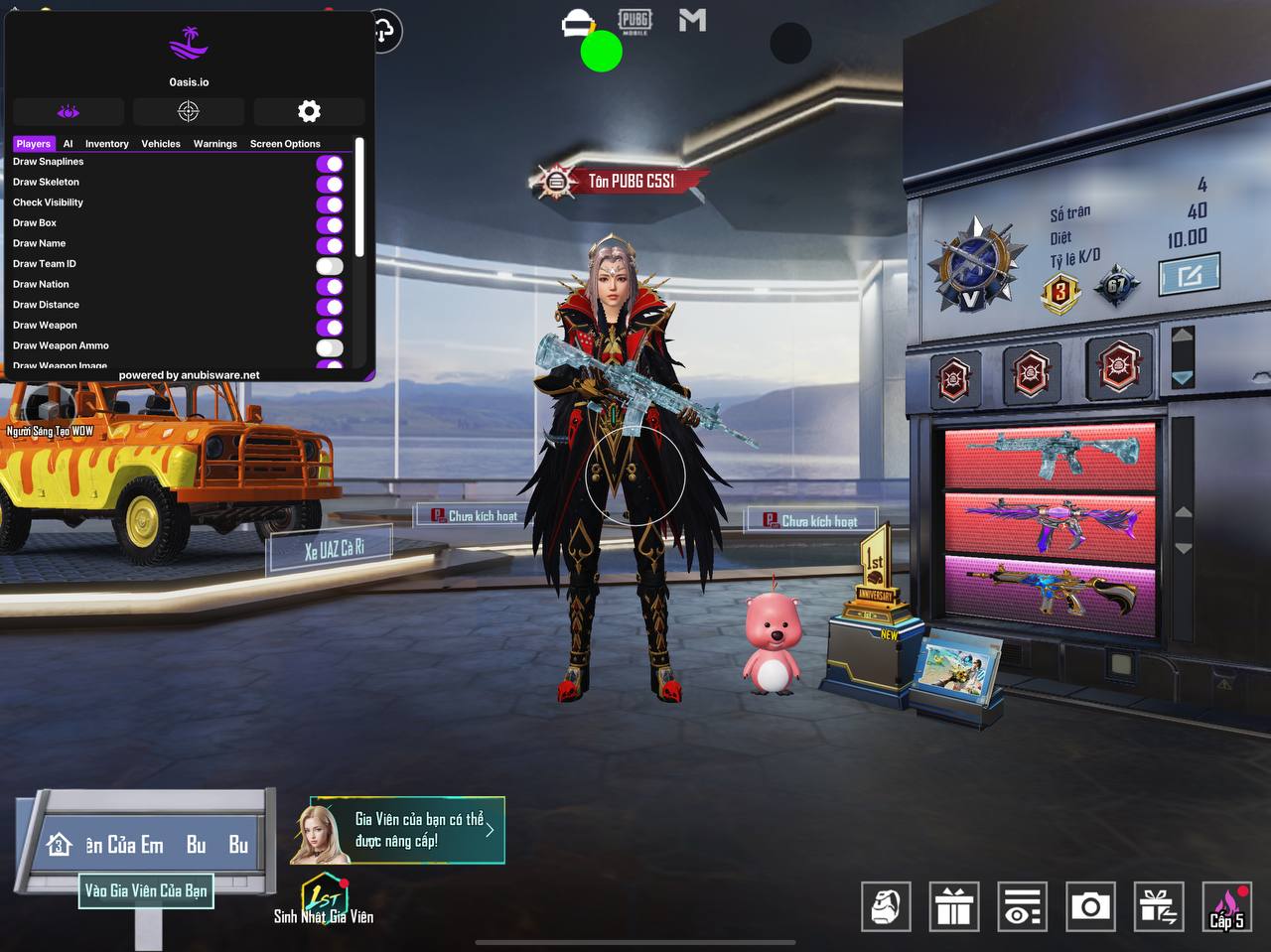Click the Vào Gia Viên Của Bạn button

[x=146, y=890]
